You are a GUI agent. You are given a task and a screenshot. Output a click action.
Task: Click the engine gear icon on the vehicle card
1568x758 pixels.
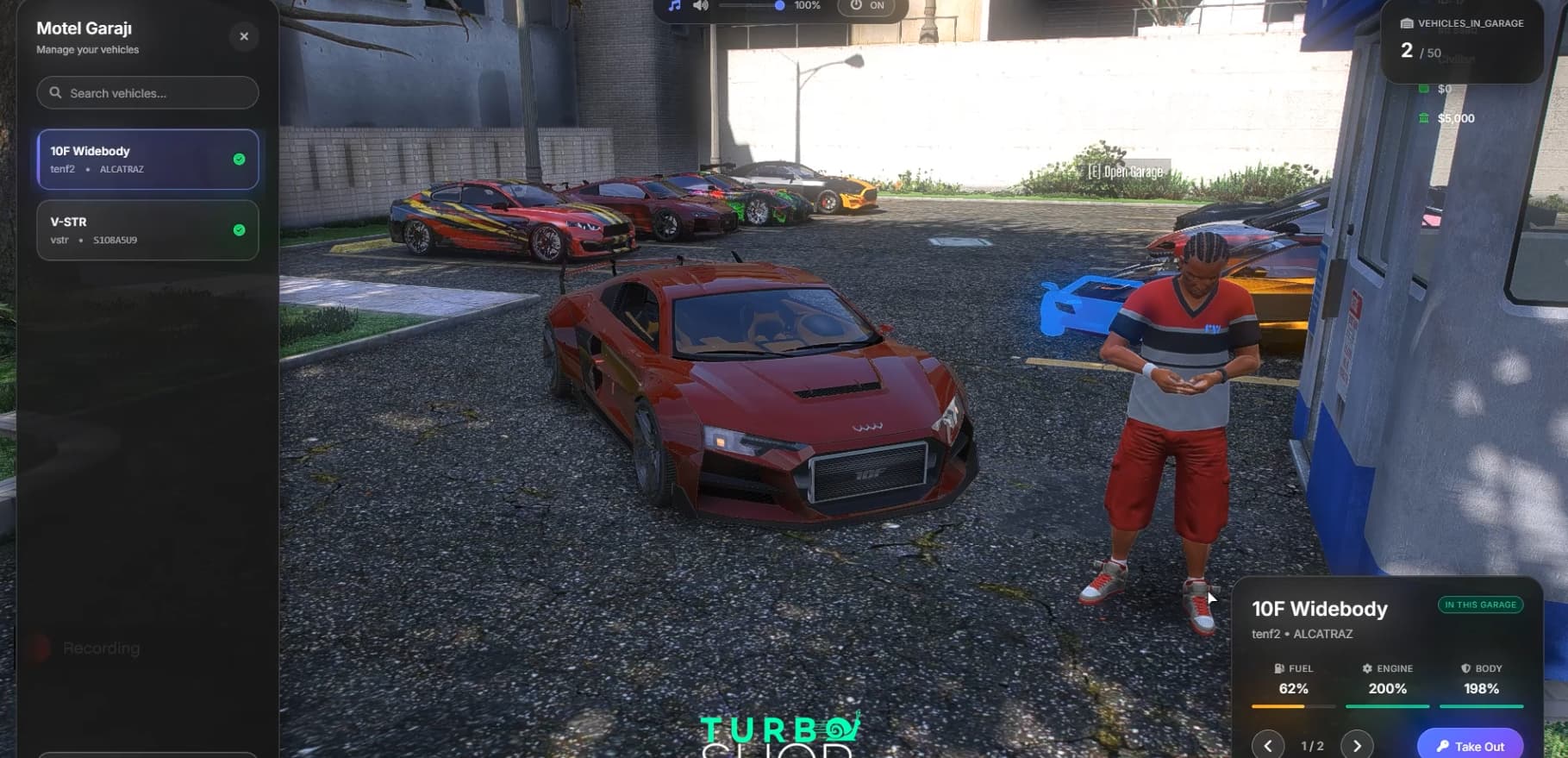pos(1369,668)
